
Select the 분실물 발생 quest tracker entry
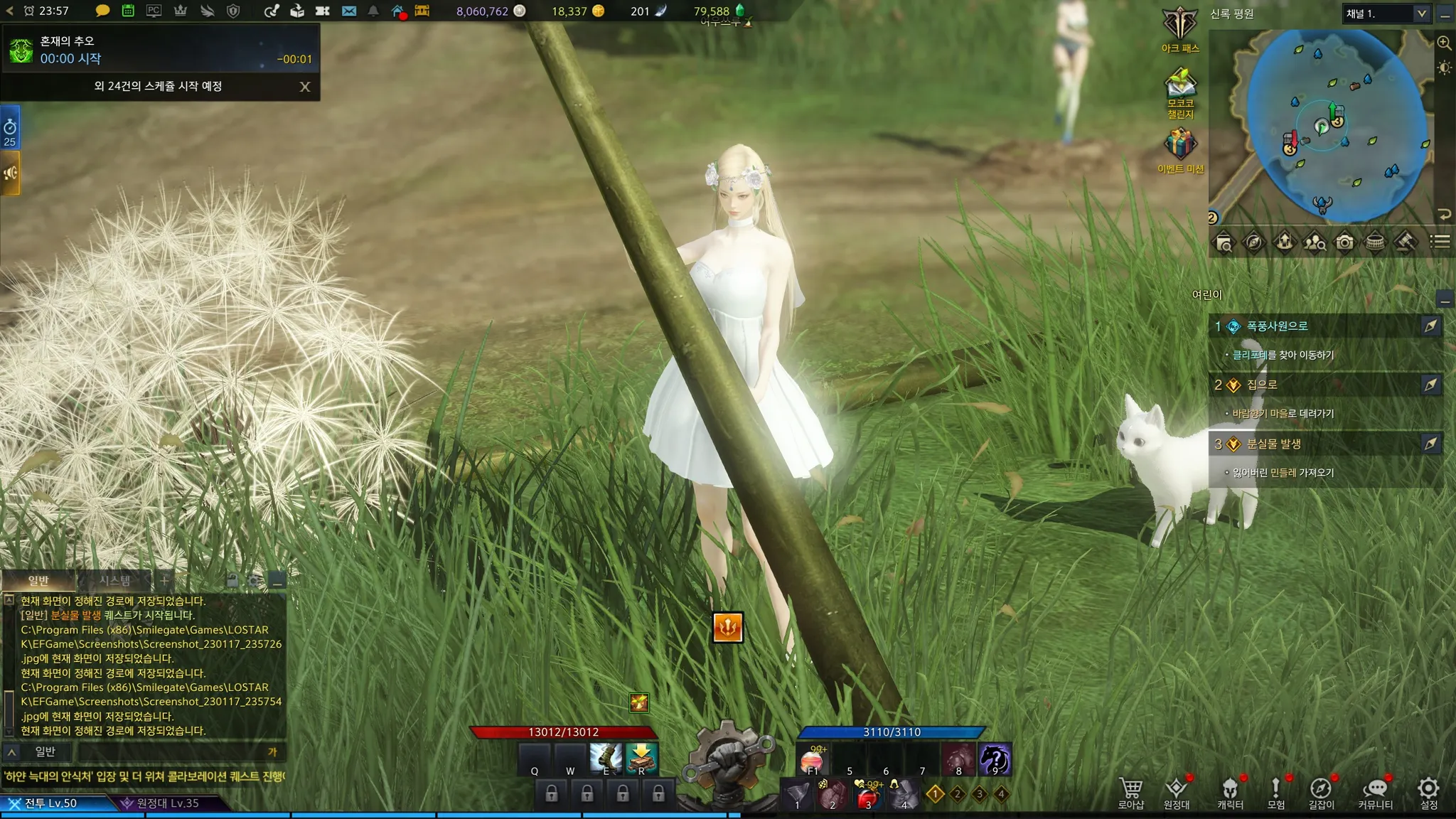pyautogui.click(x=1273, y=444)
